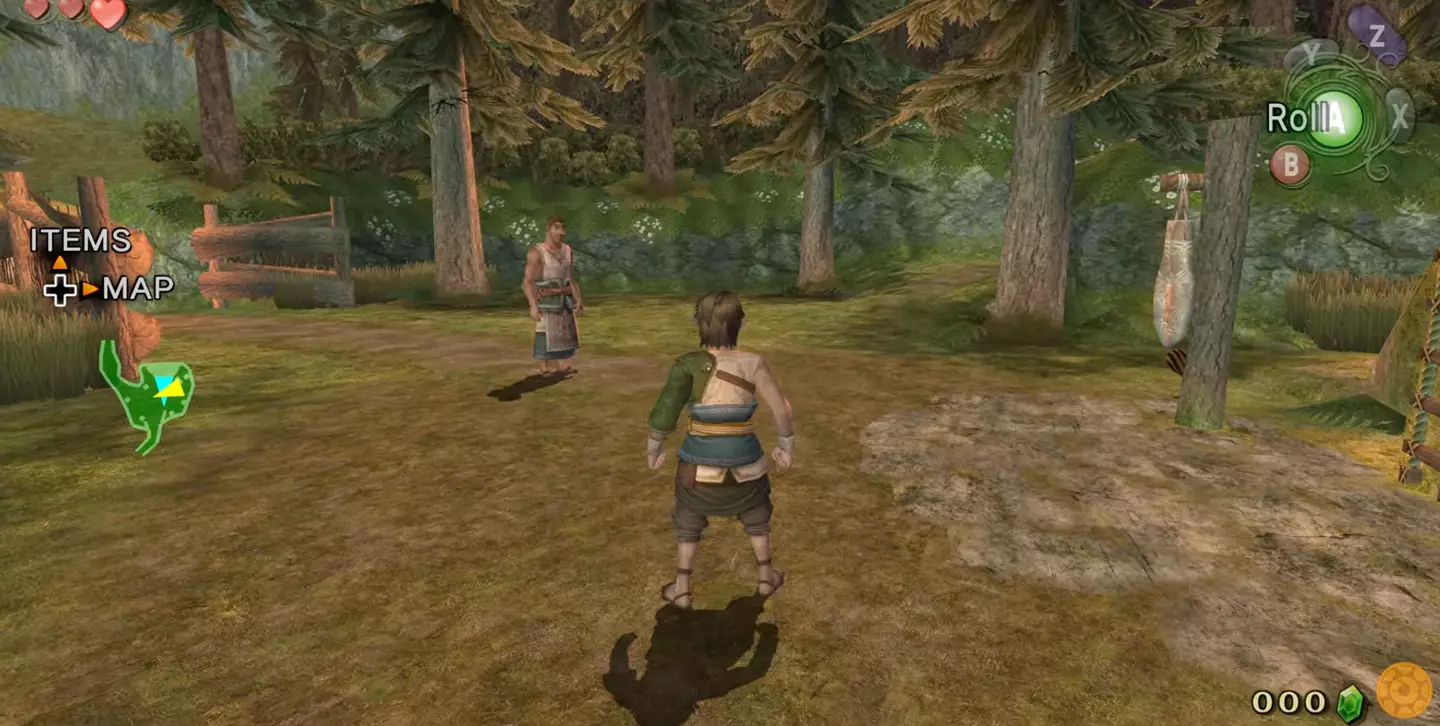Open the ITEMS menu label
Image resolution: width=1440 pixels, height=726 pixels.
tap(80, 242)
